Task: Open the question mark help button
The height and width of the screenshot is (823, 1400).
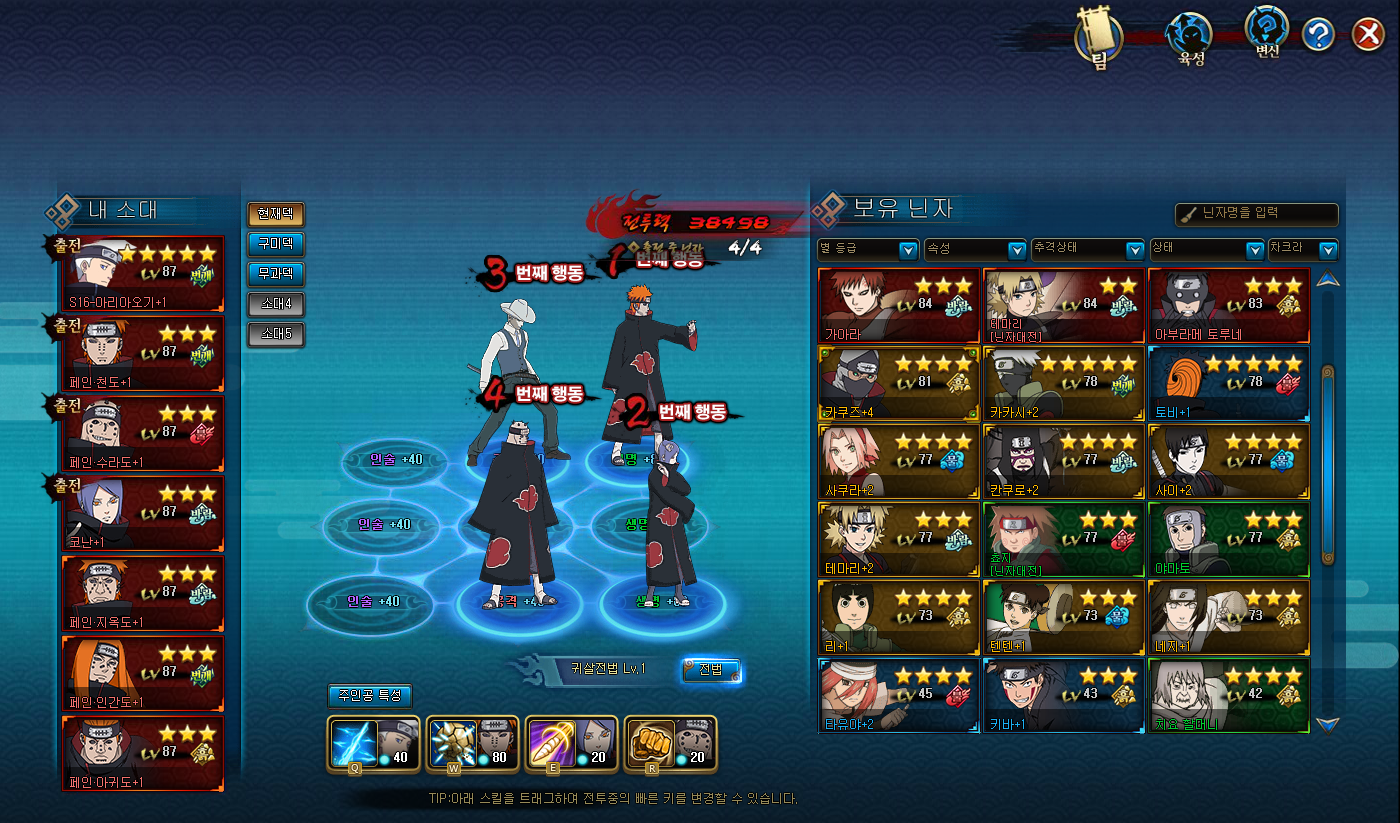Action: coord(1319,36)
